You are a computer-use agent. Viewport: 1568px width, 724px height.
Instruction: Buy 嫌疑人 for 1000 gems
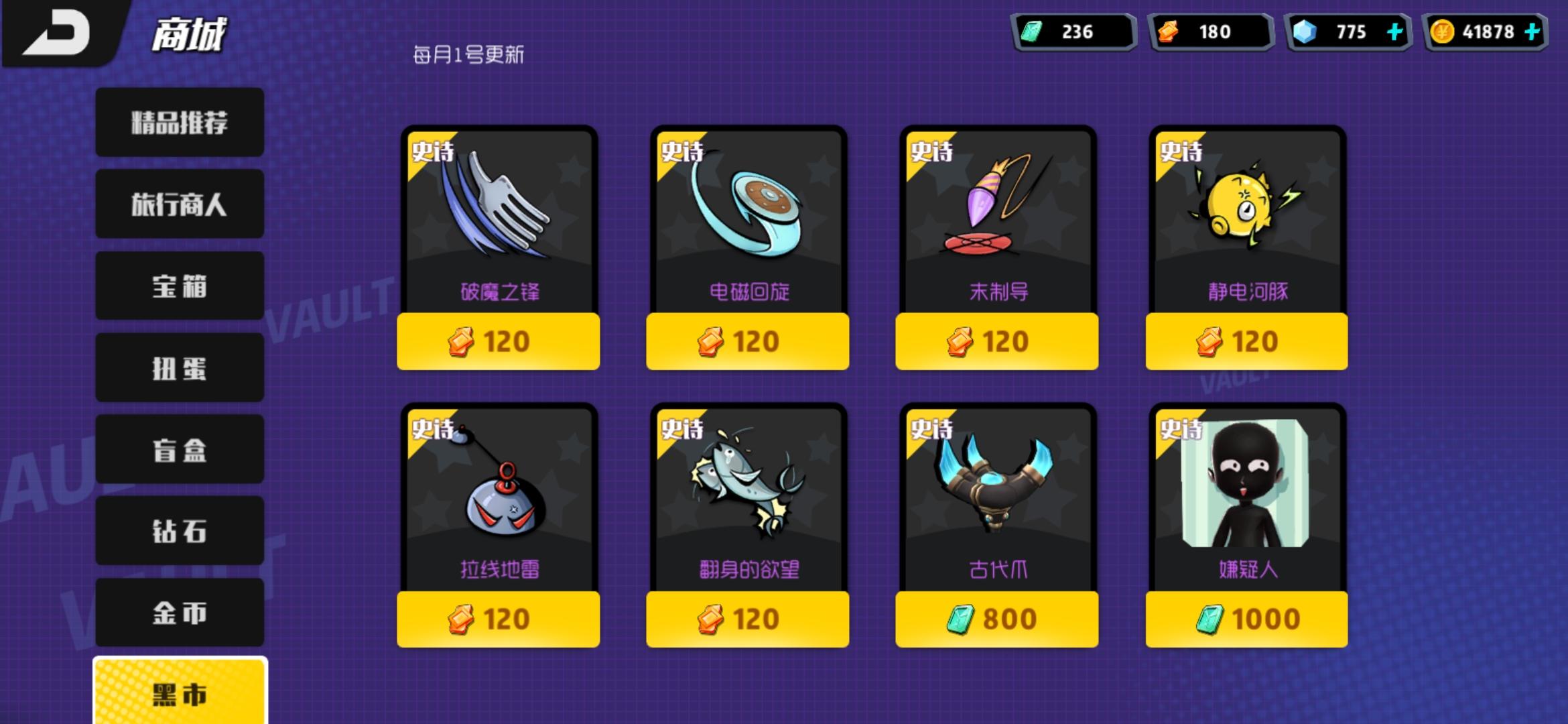pos(1246,619)
